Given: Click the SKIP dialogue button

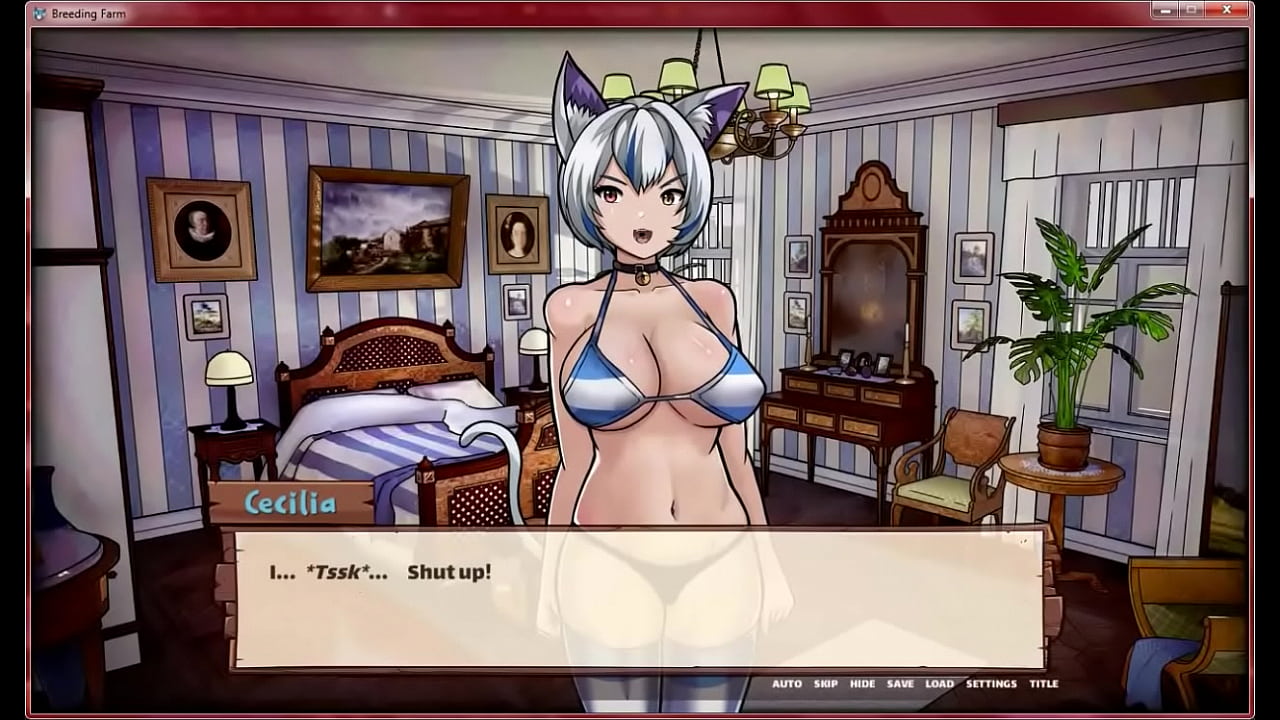Looking at the screenshot, I should point(826,684).
